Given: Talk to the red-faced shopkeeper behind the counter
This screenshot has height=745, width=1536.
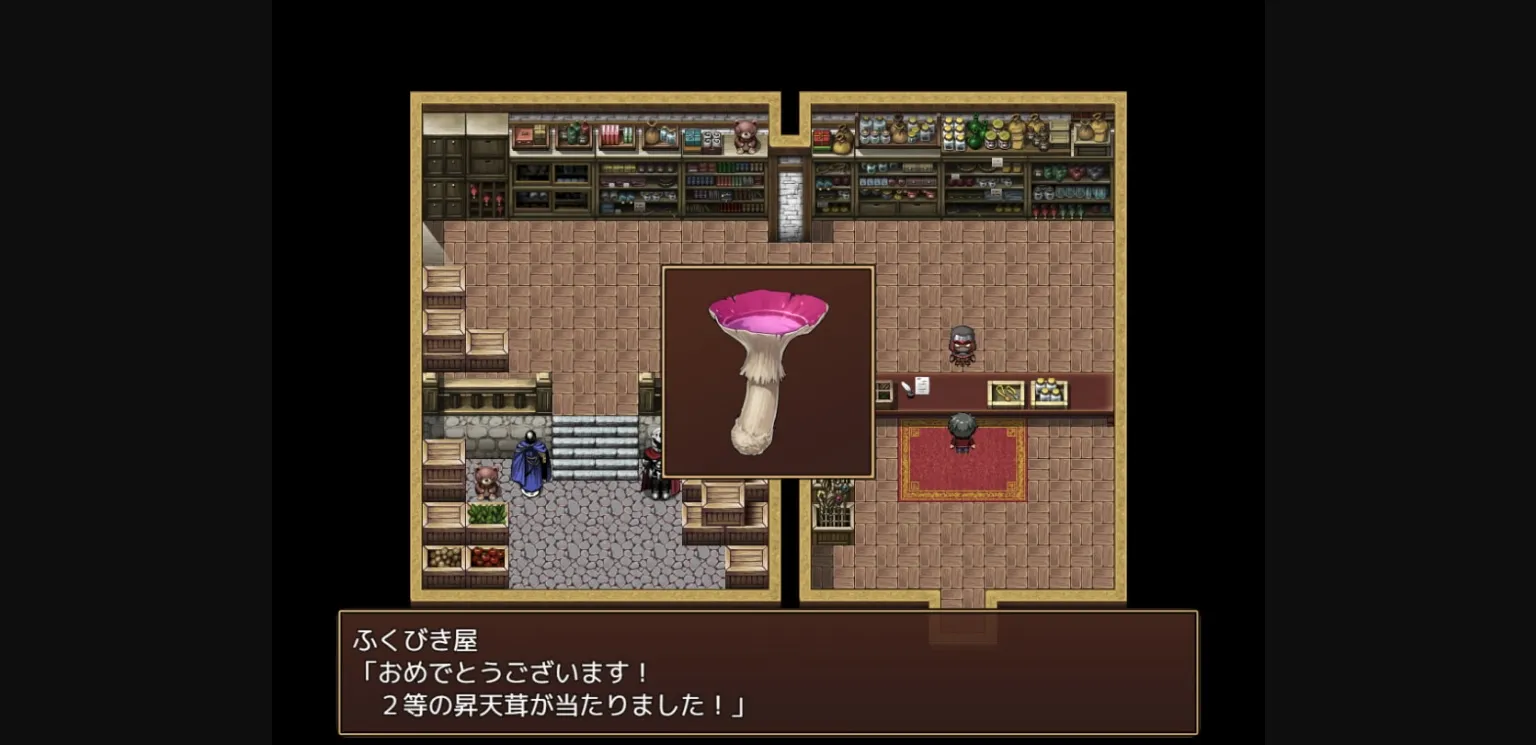Looking at the screenshot, I should coord(960,345).
